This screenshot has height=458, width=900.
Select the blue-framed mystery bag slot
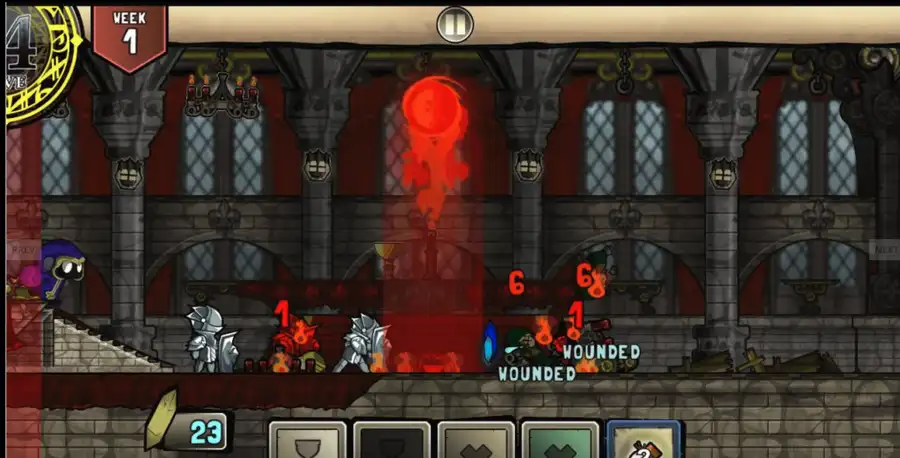point(644,441)
